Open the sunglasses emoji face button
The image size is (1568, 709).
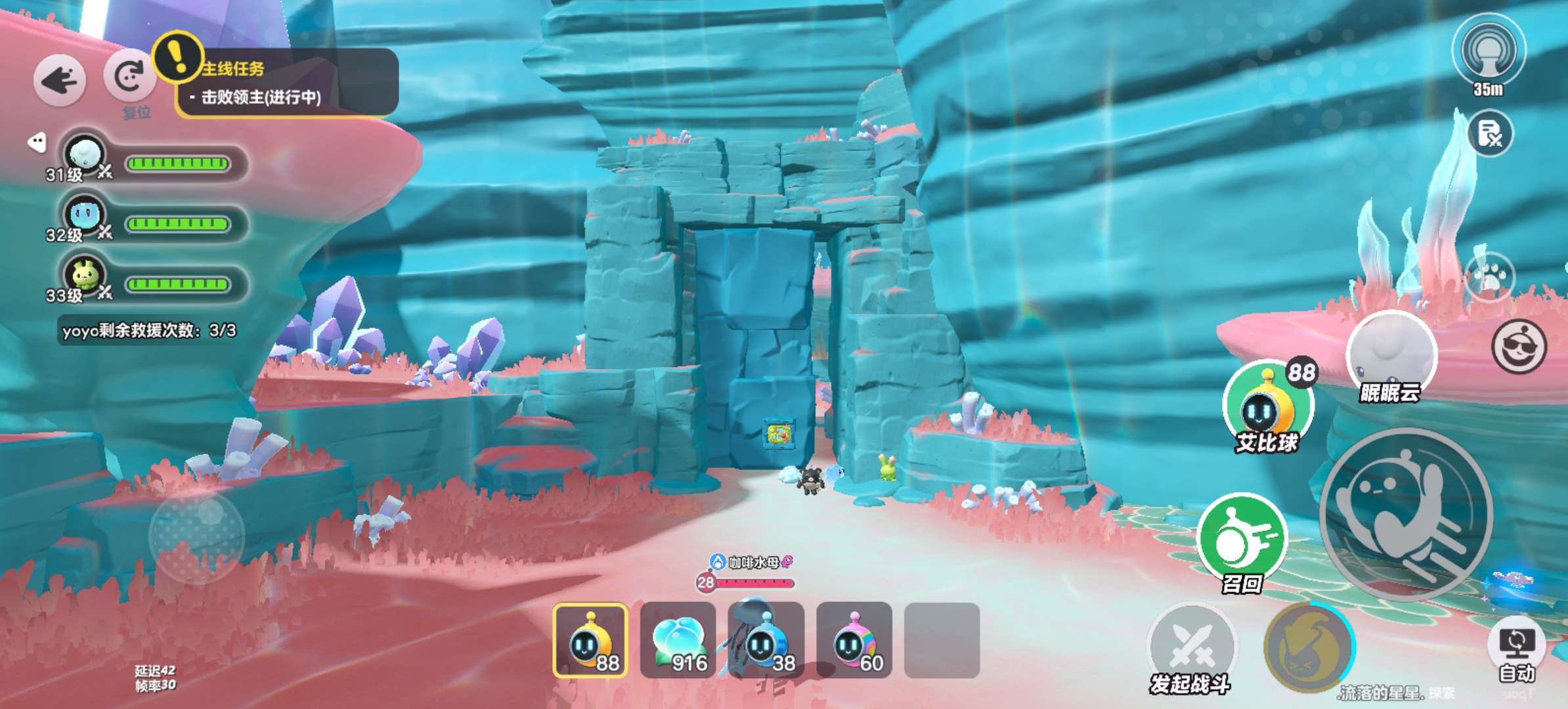pos(1519,347)
